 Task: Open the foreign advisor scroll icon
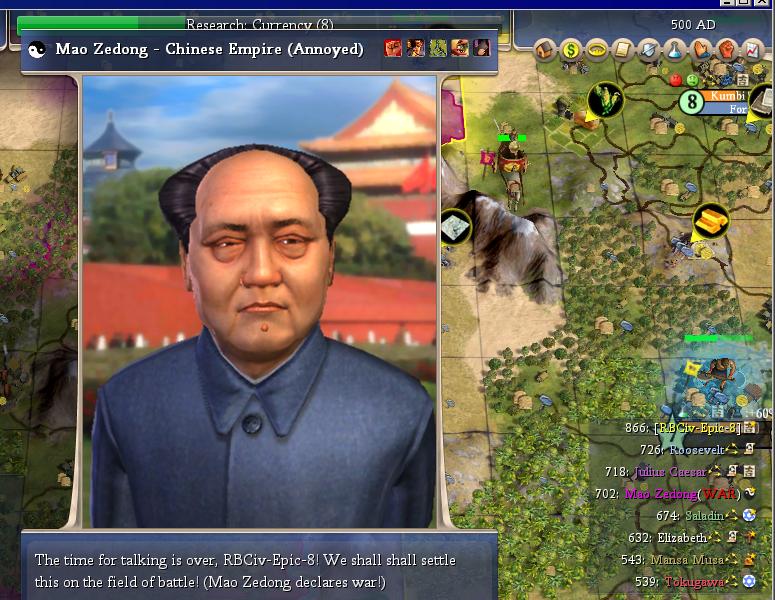(x=623, y=49)
